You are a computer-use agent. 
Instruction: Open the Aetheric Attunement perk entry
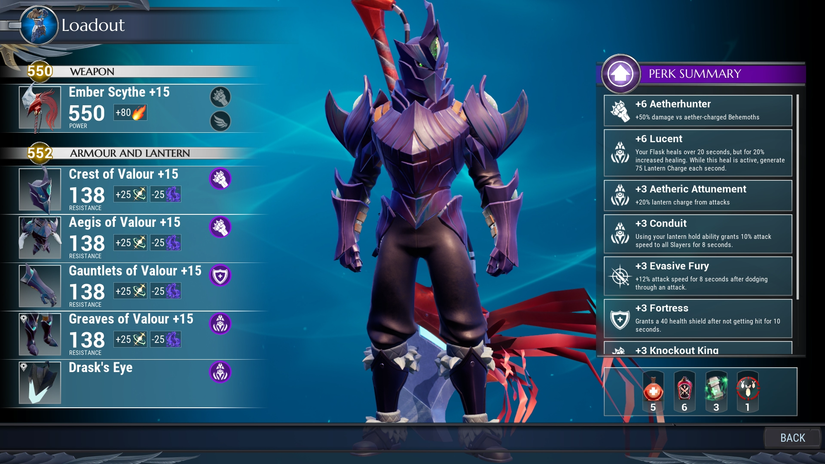tap(698, 194)
